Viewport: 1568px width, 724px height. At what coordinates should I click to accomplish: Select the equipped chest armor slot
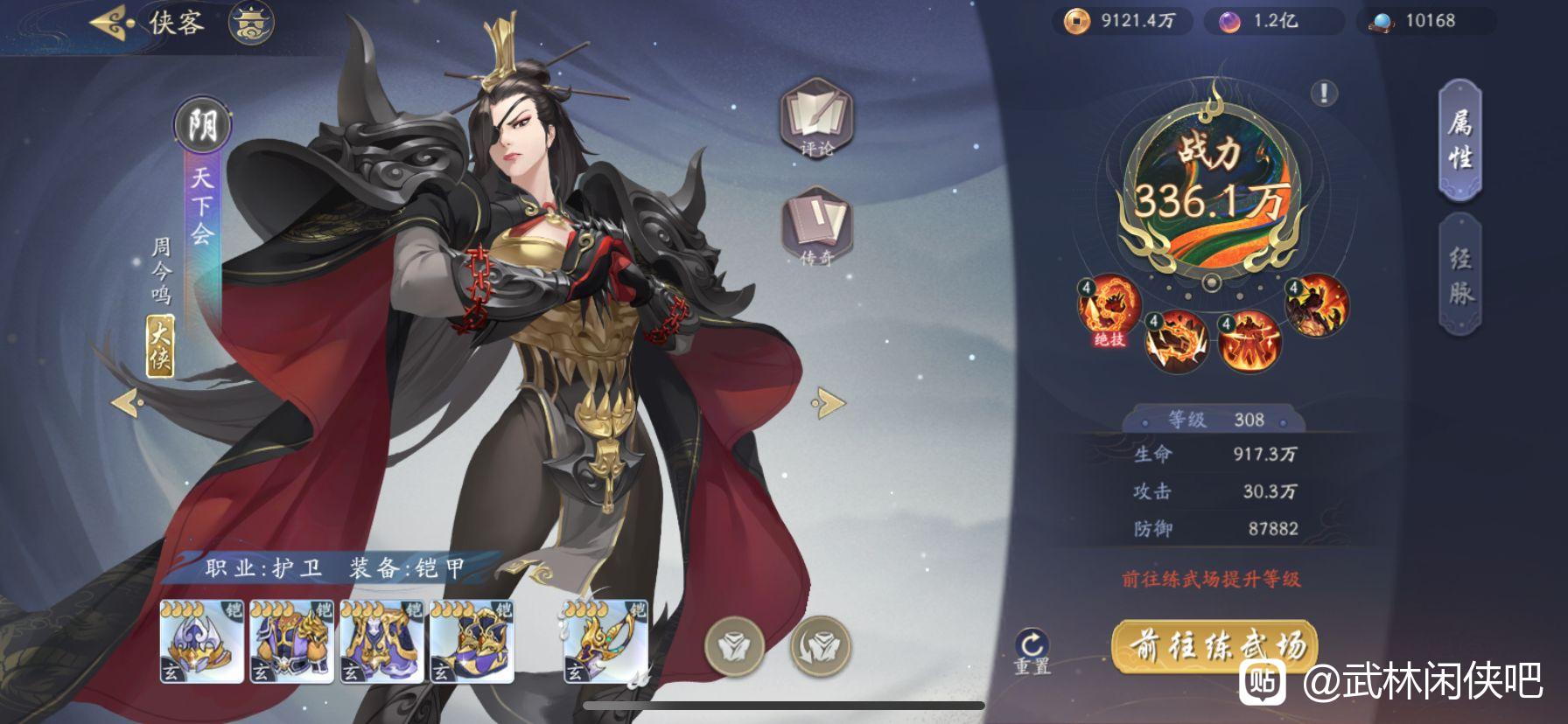coord(292,642)
